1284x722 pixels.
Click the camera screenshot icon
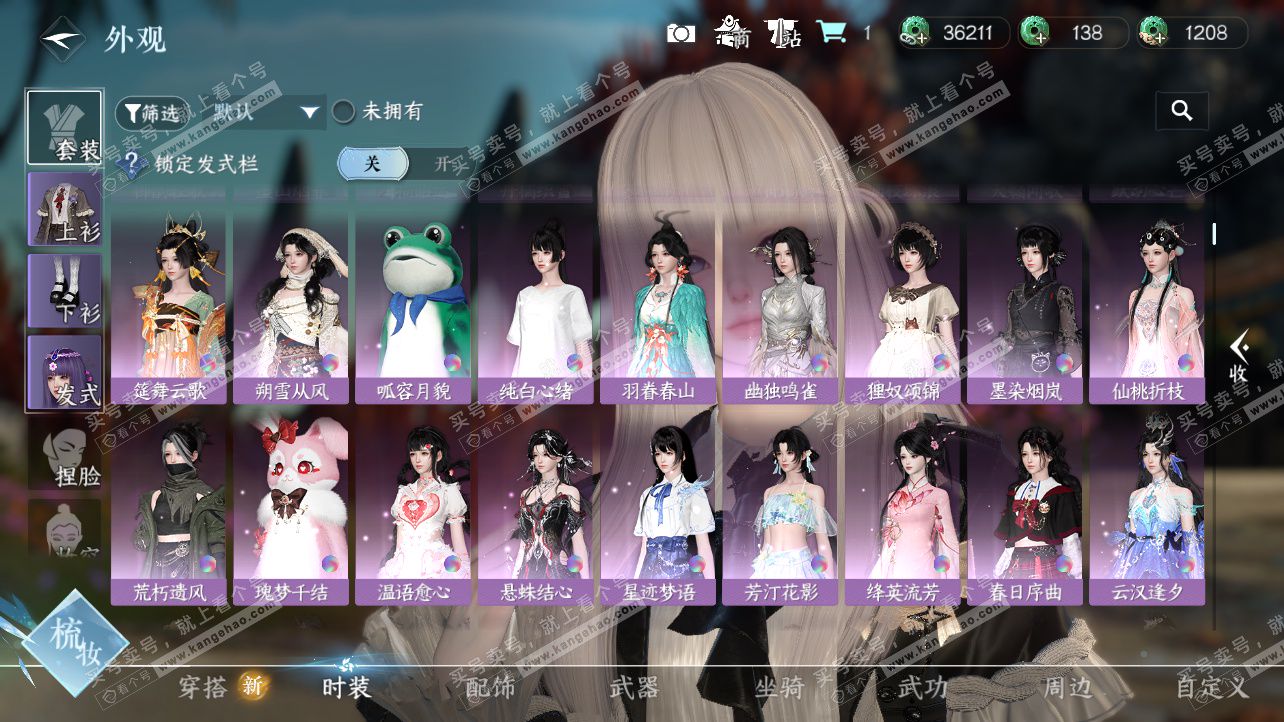[681, 33]
